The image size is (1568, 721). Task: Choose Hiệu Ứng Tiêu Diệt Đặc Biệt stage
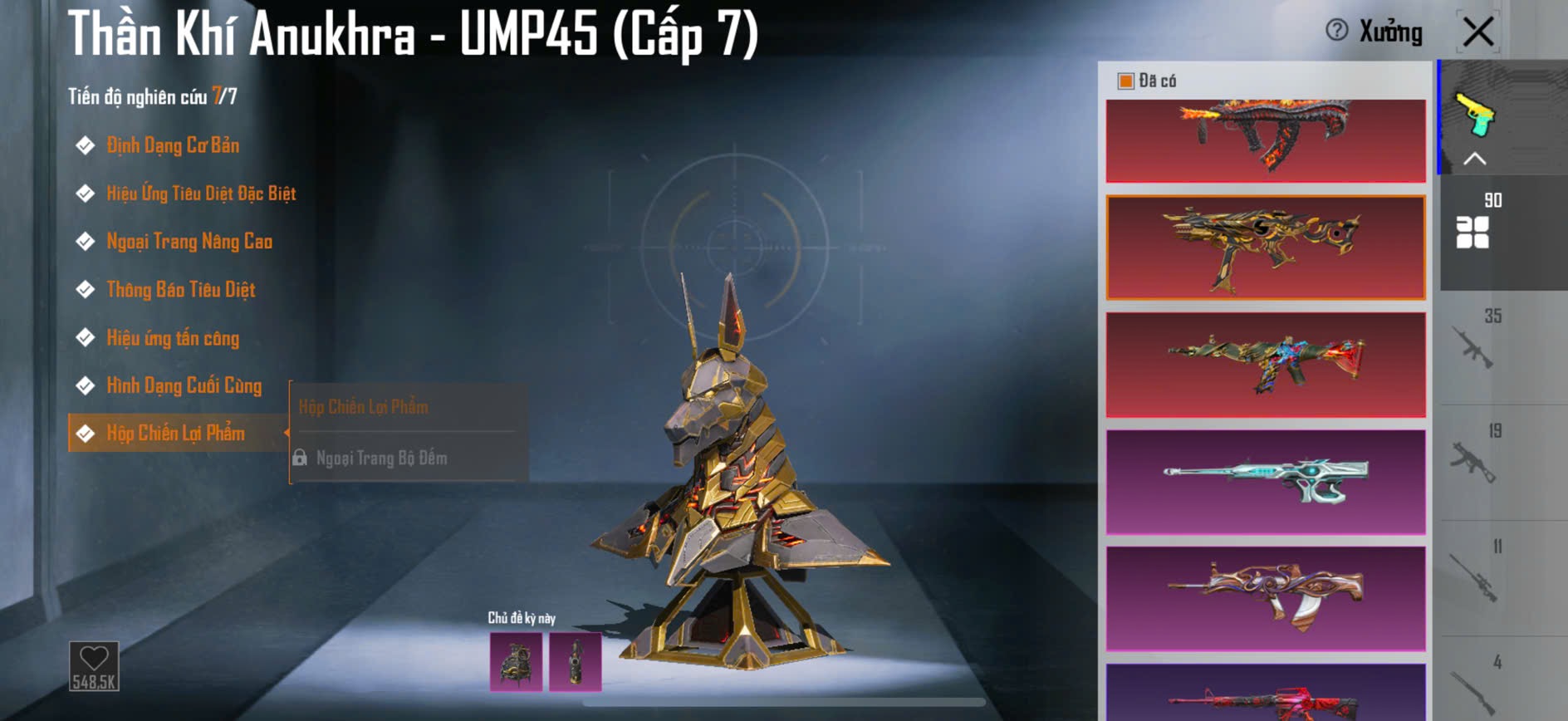point(200,194)
